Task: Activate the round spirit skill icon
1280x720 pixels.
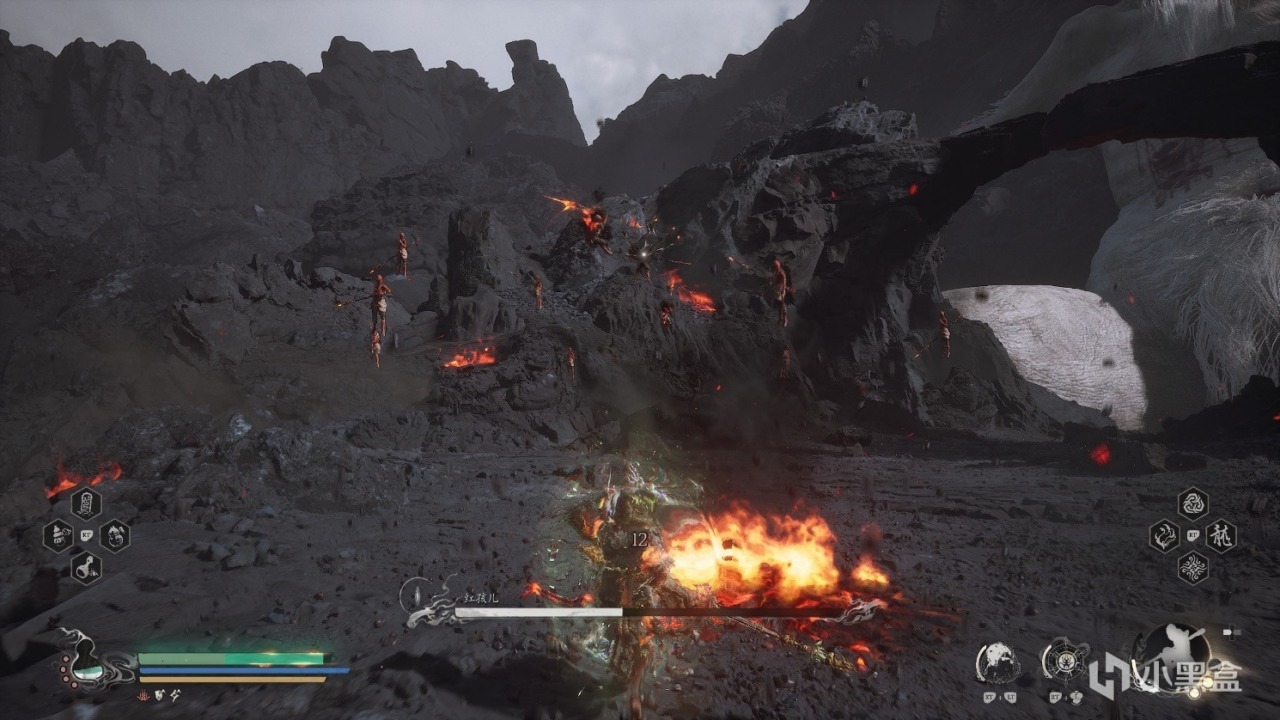Action: point(998,662)
